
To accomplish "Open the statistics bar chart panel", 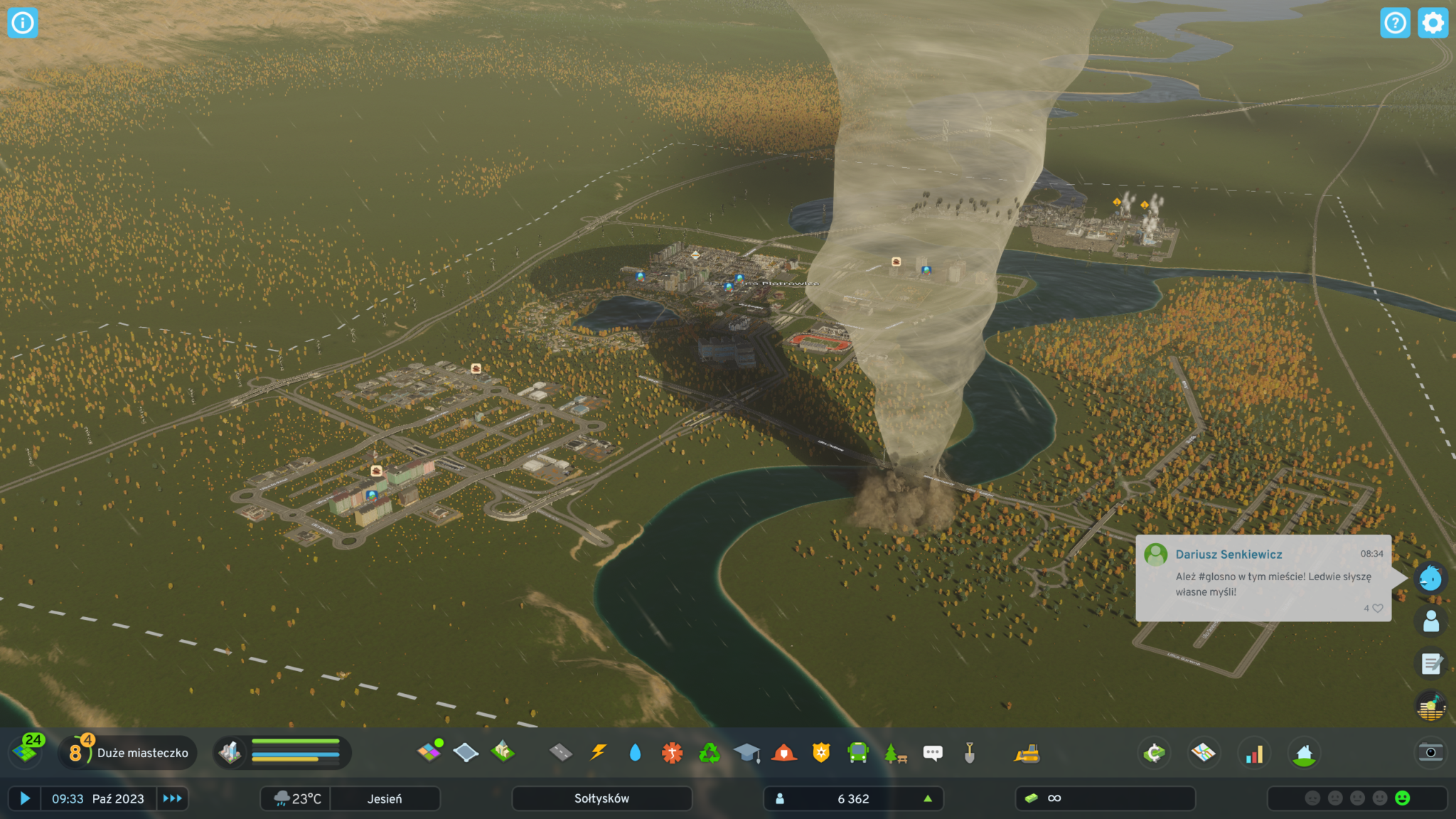I will (x=1254, y=753).
